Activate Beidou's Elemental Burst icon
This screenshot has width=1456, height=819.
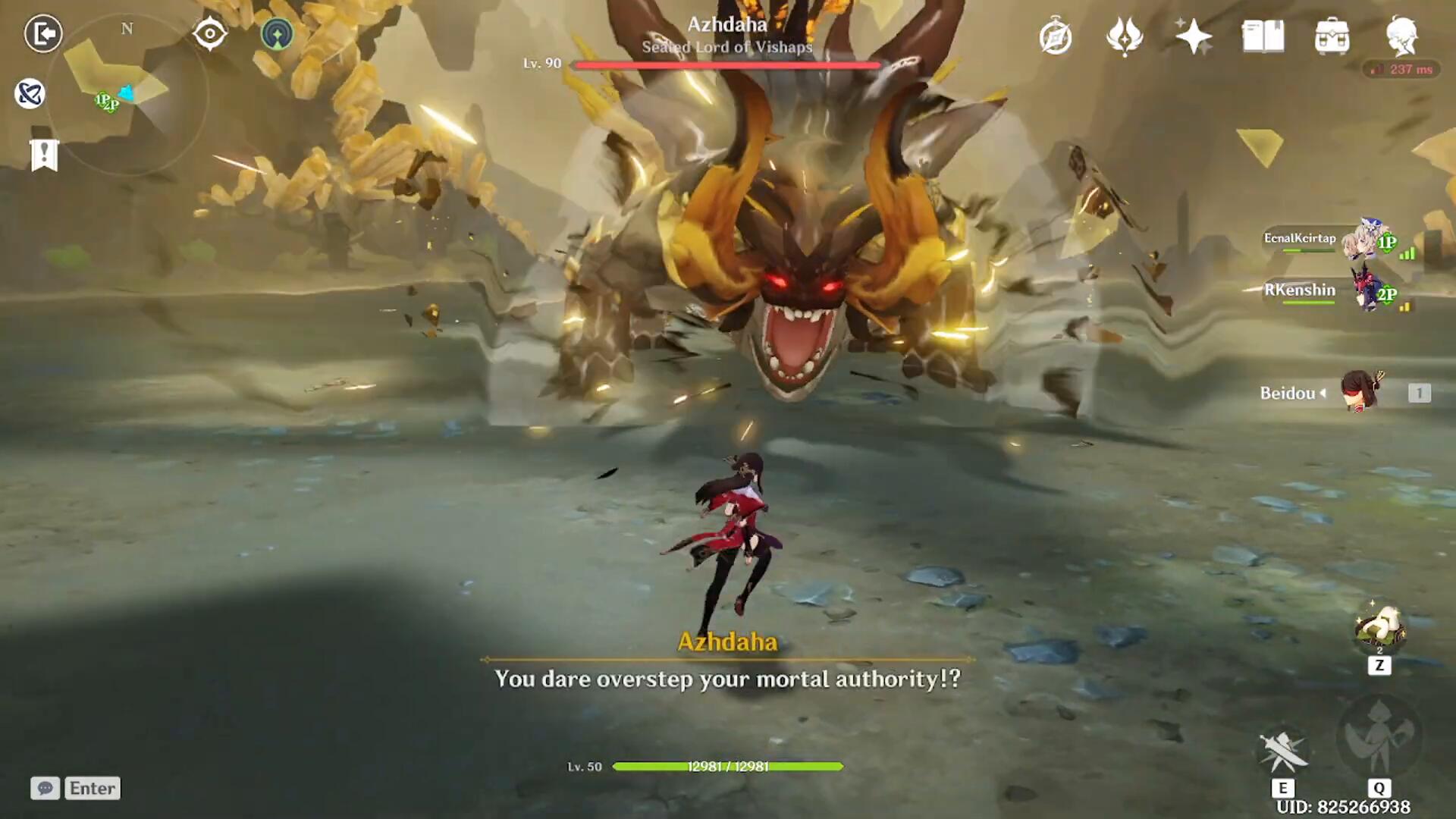pyautogui.click(x=1379, y=736)
